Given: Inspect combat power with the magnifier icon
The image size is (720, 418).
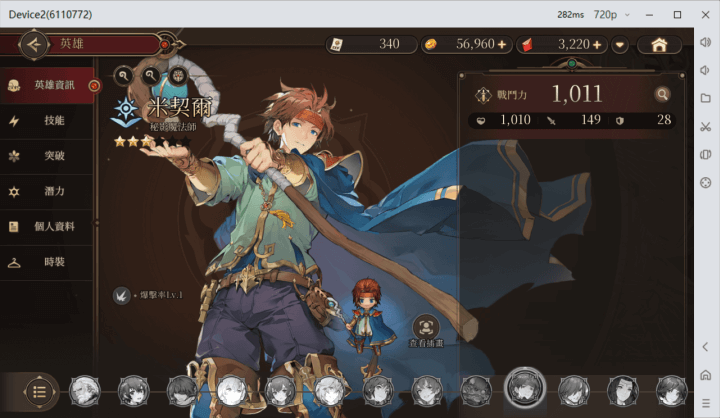Looking at the screenshot, I should tap(661, 94).
